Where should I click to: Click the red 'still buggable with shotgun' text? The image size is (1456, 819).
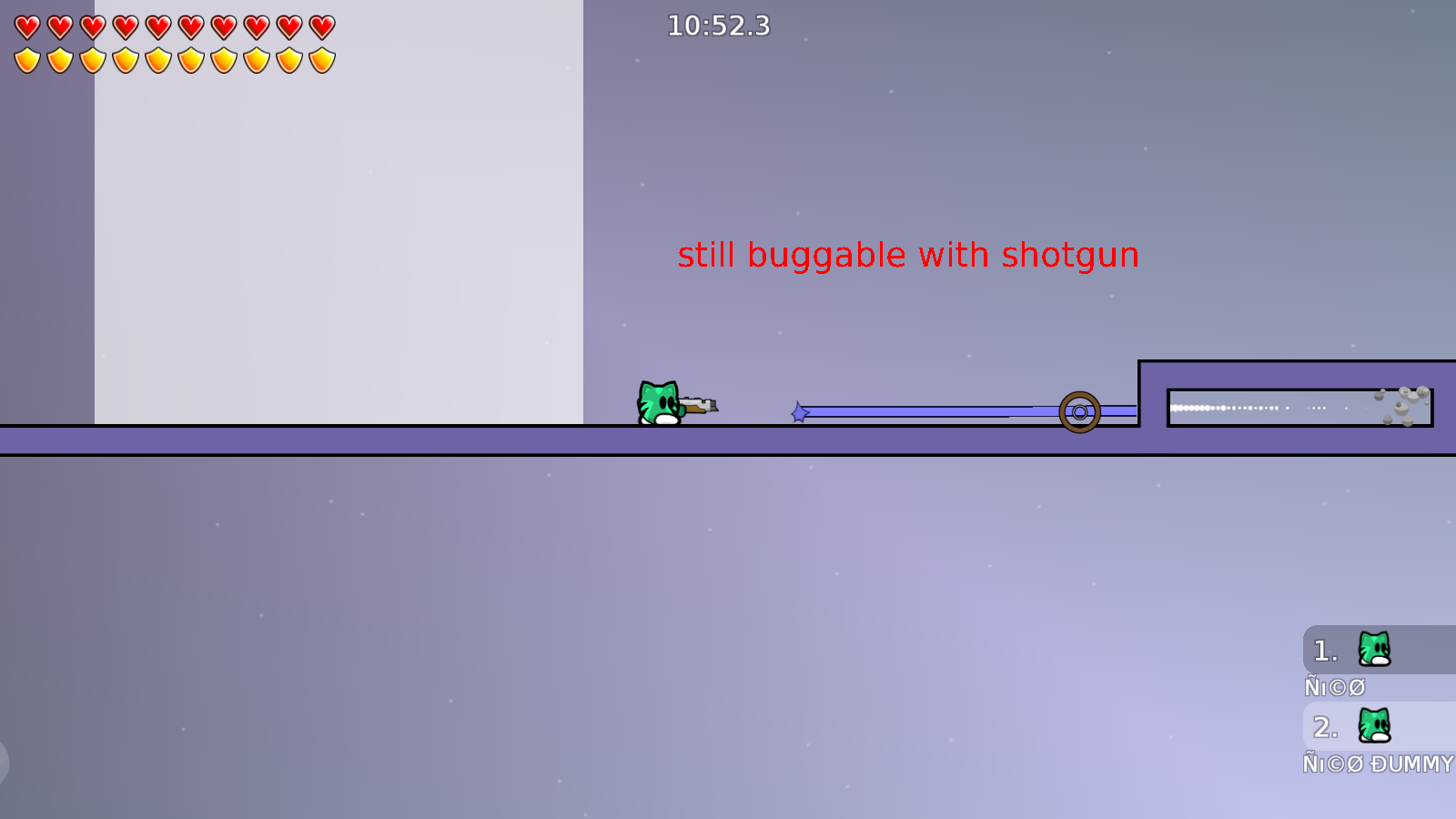[909, 256]
